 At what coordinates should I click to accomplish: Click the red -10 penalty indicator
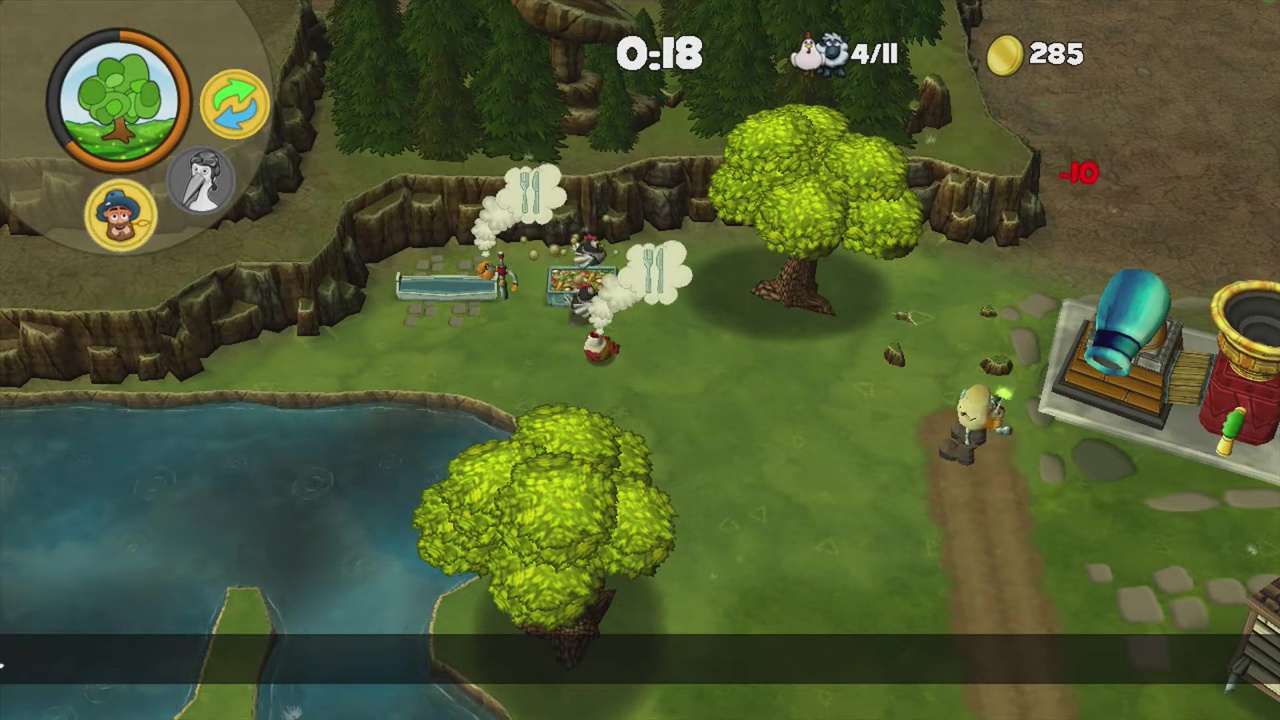point(1078,173)
